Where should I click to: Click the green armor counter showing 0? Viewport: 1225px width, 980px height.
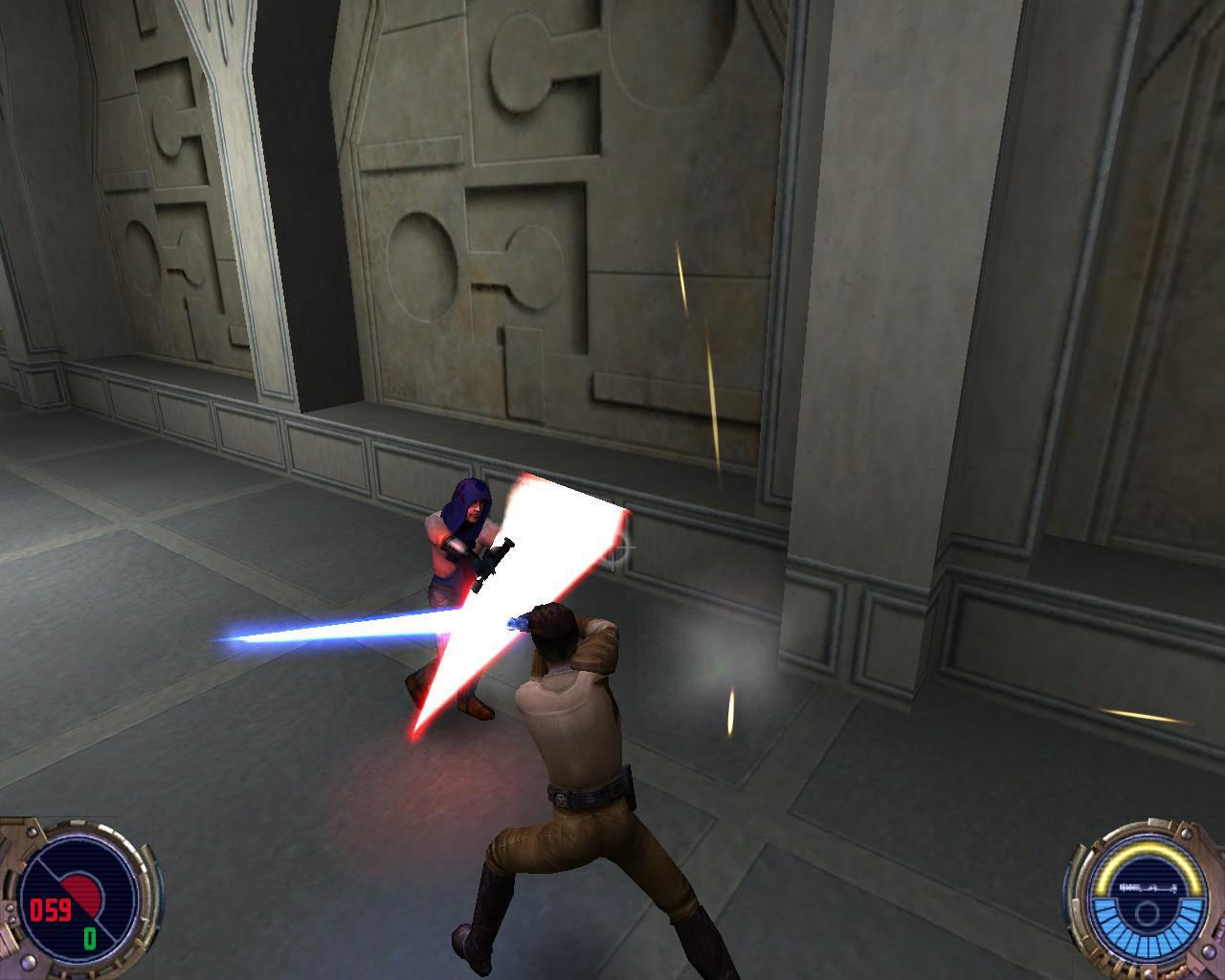89,936
